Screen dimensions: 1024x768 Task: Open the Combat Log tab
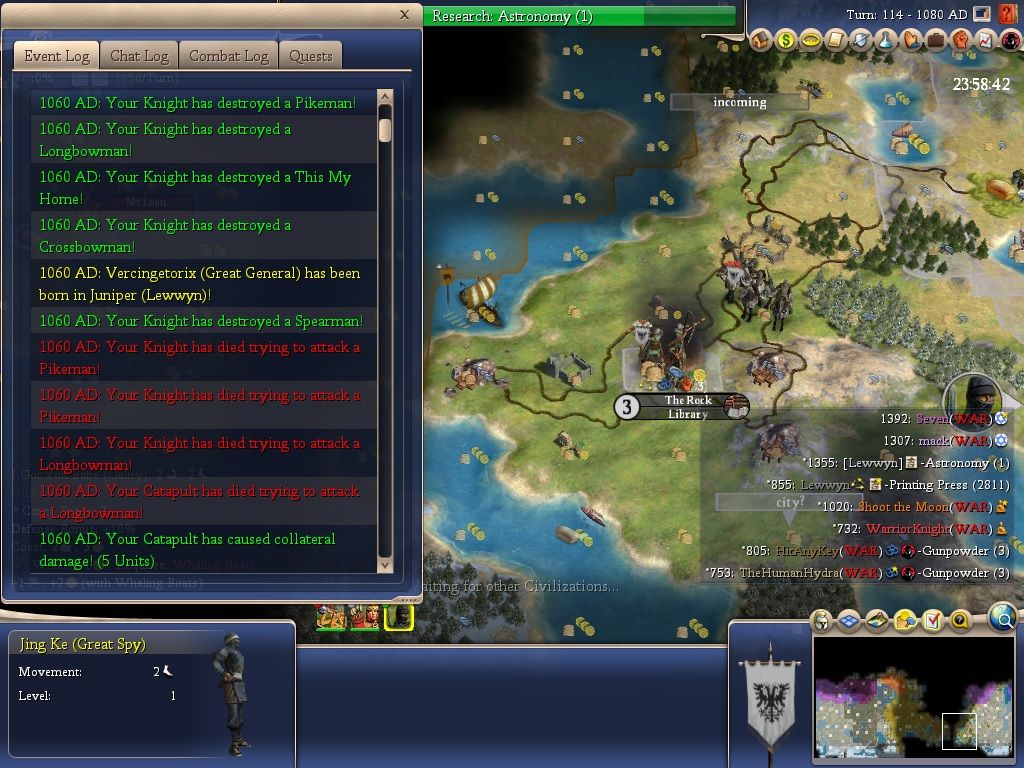click(x=229, y=56)
